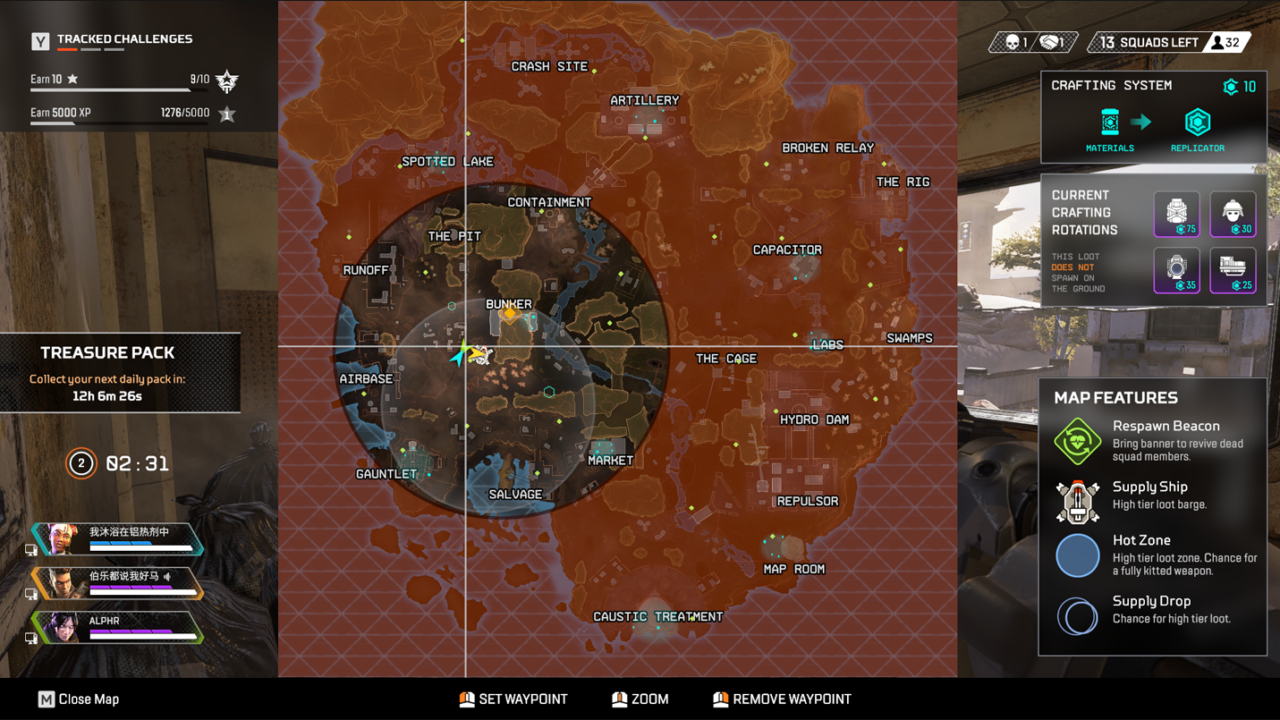The image size is (1280, 720).
Task: Select the helmet crafting item costing 30
Action: pos(1233,213)
